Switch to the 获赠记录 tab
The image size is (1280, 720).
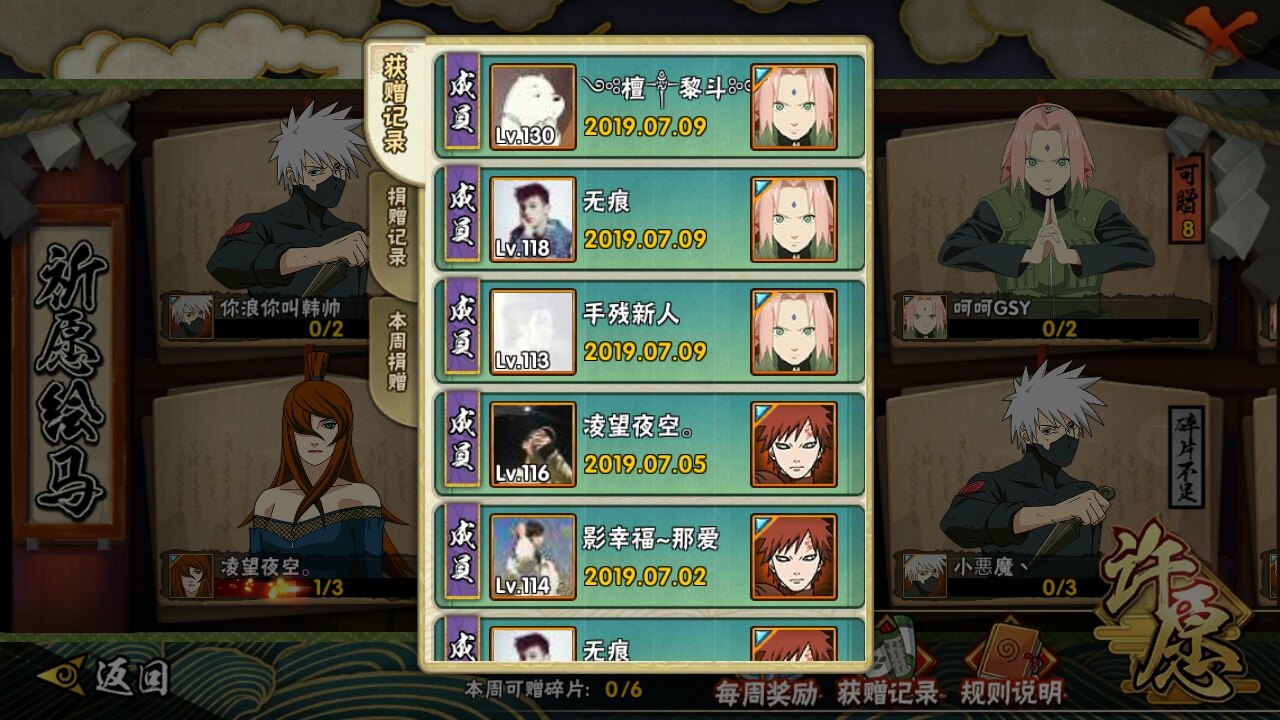396,105
